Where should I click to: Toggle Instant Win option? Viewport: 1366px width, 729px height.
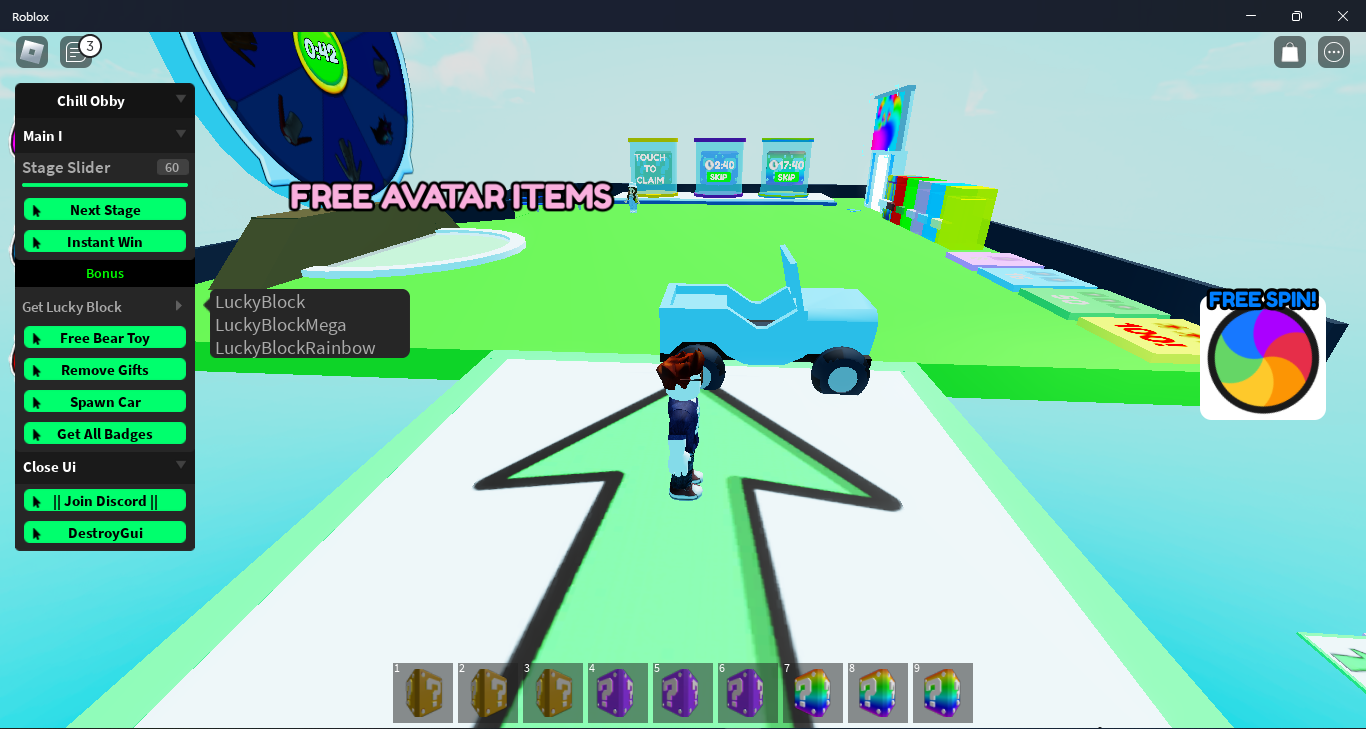point(104,241)
